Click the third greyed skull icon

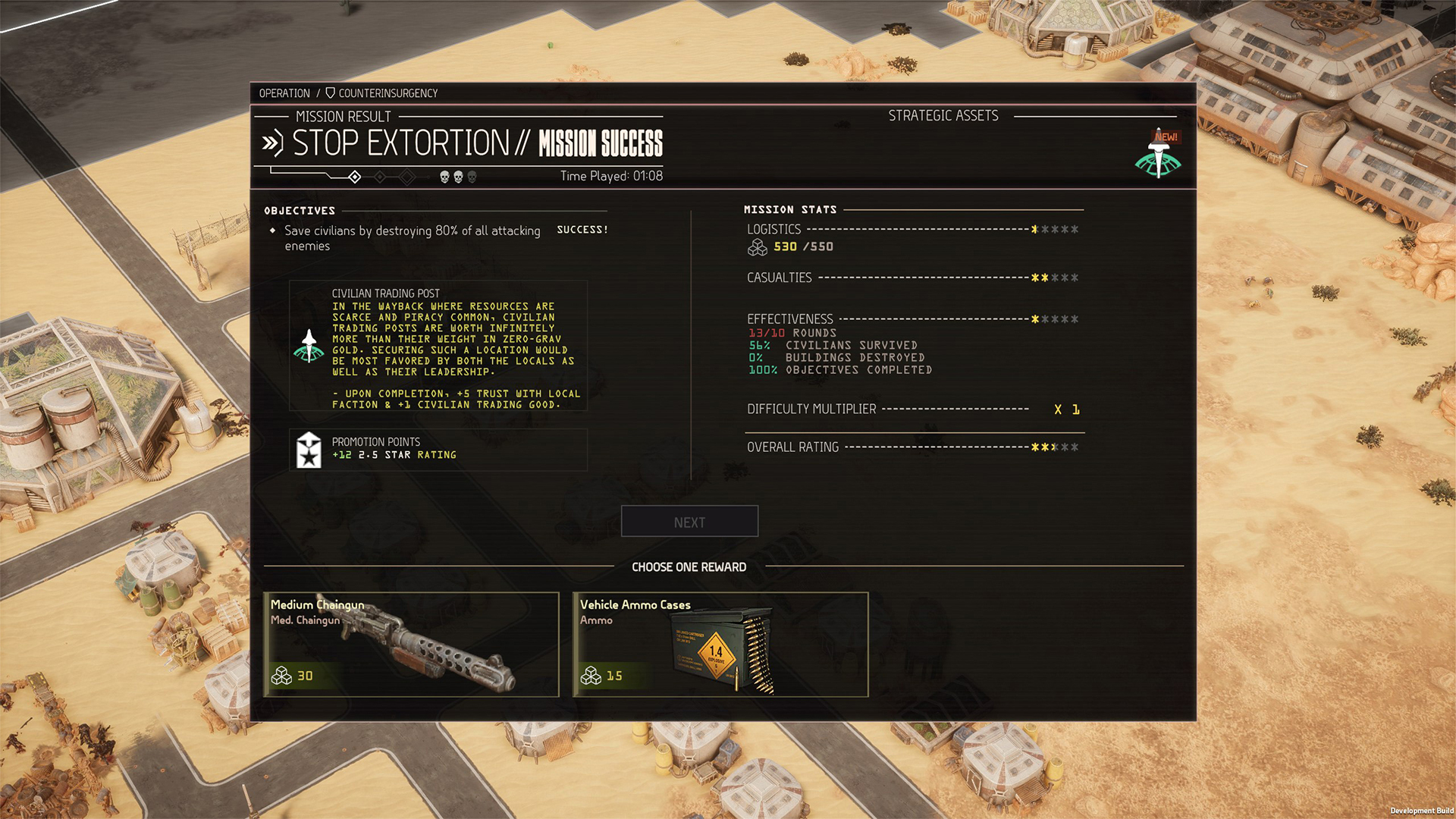click(x=471, y=176)
